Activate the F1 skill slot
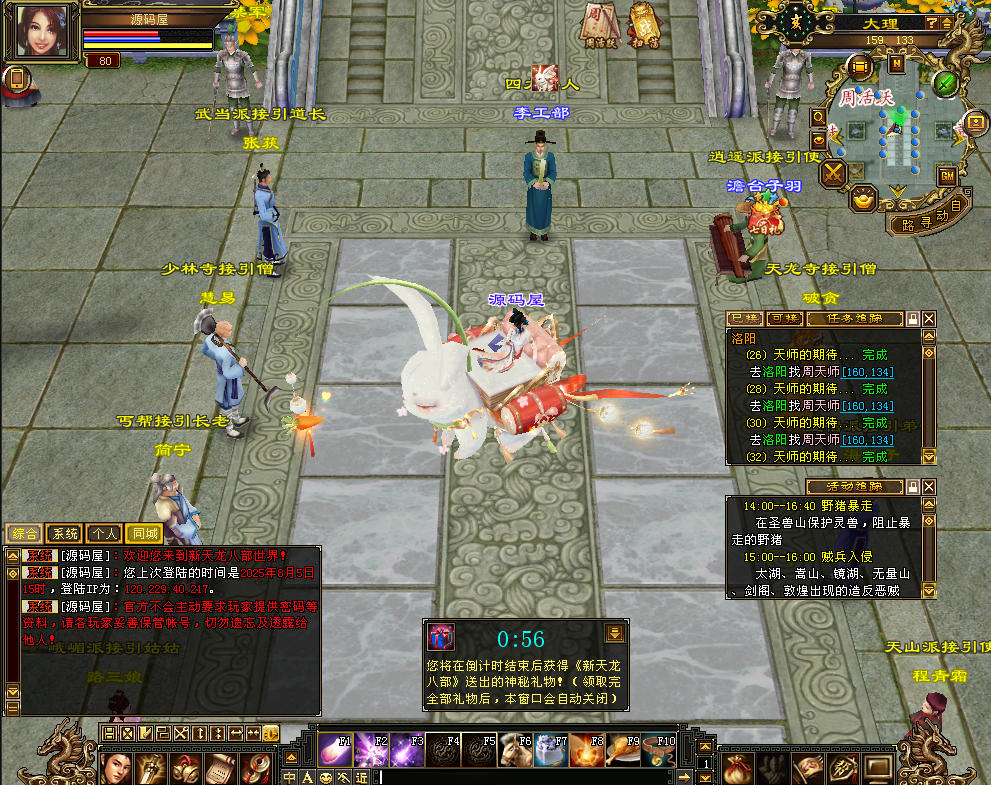 pos(333,750)
